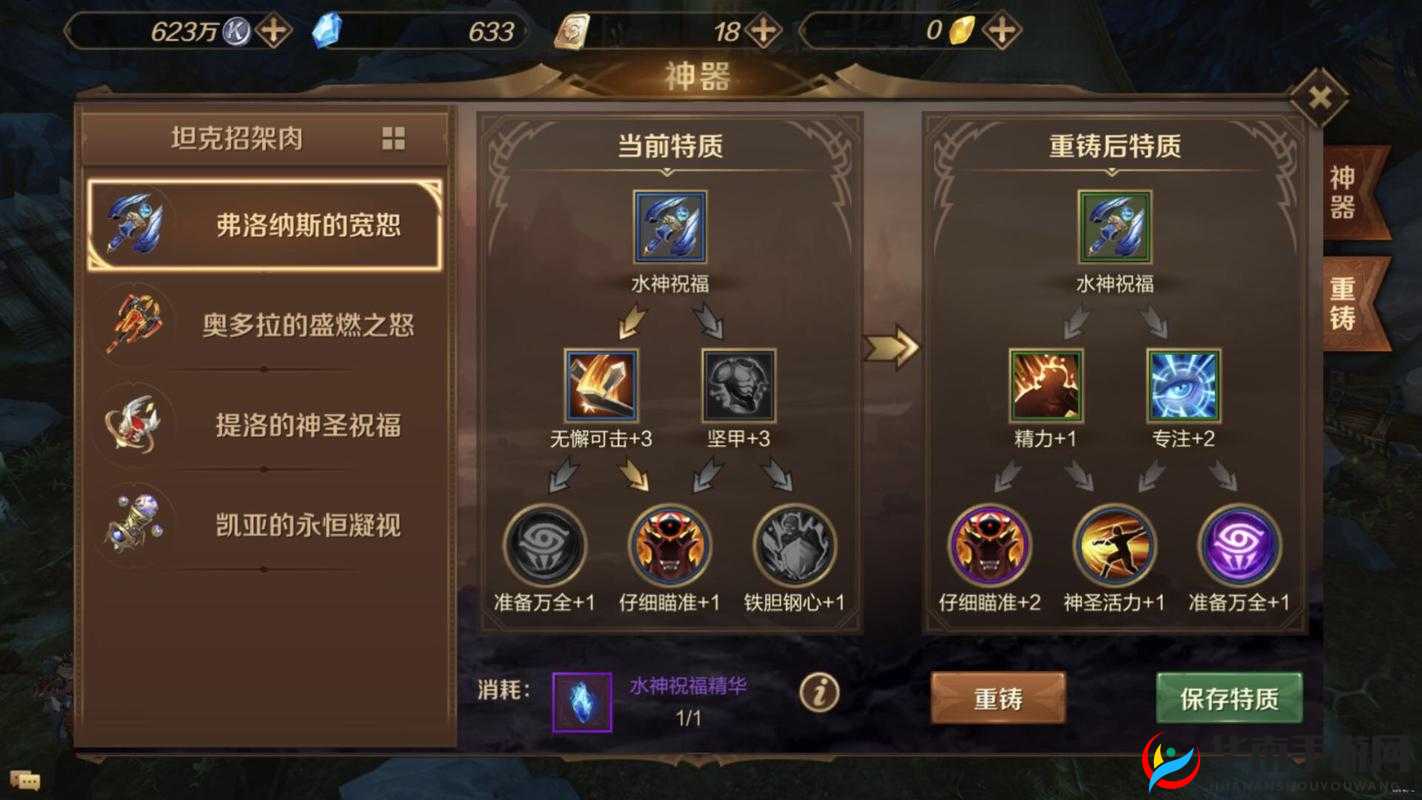Select the 铁胆钢心+1 trait icon
The width and height of the screenshot is (1422, 800).
pyautogui.click(x=793, y=545)
